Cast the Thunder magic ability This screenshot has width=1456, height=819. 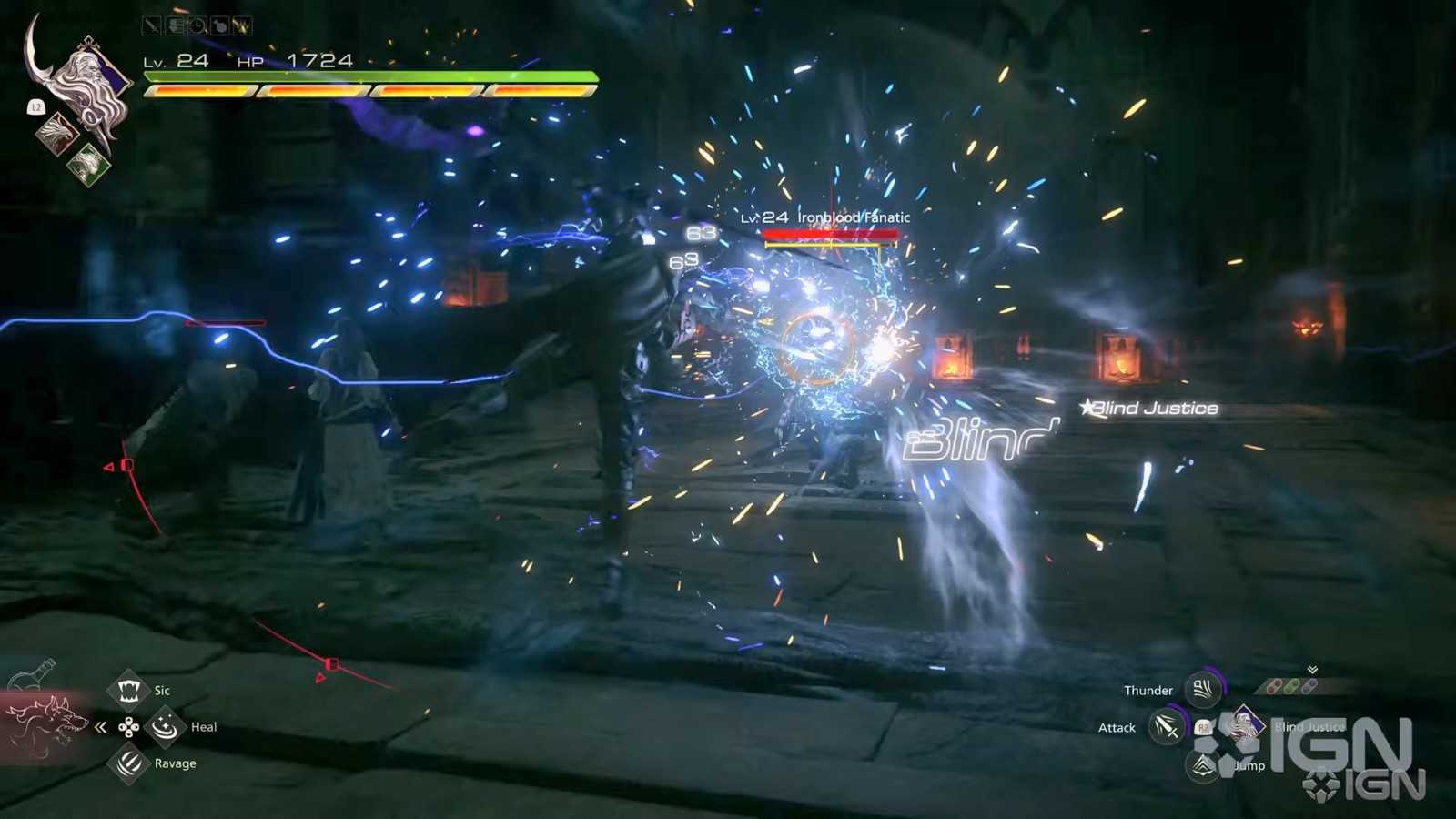(1203, 690)
